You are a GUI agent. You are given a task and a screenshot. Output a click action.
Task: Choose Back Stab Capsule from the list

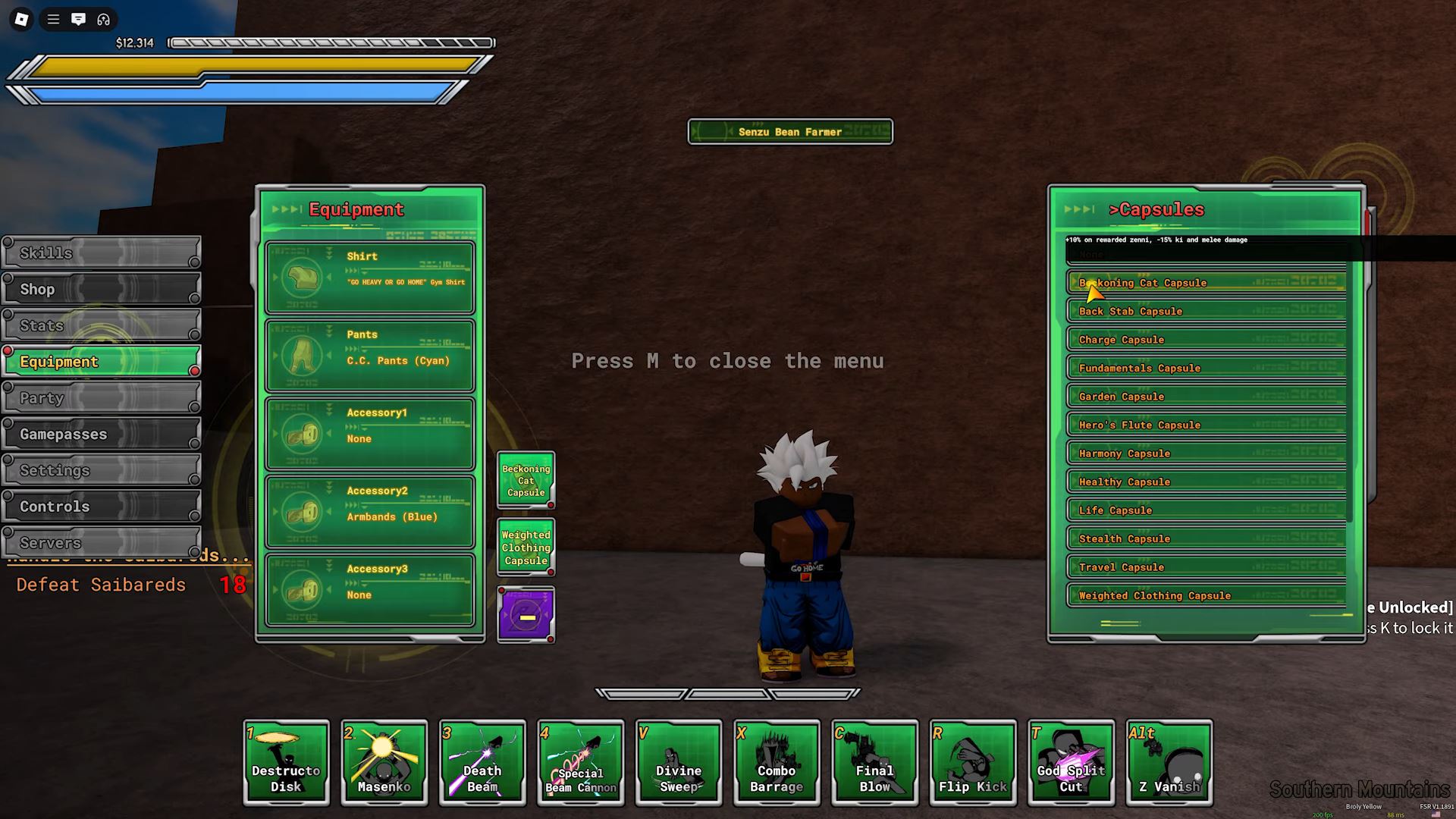[1206, 311]
